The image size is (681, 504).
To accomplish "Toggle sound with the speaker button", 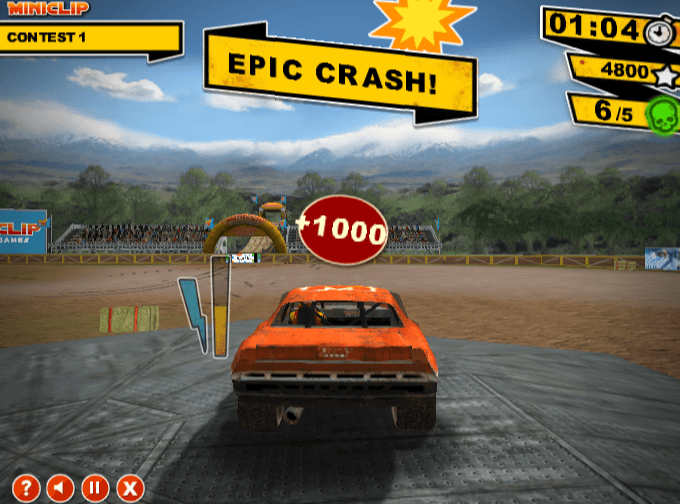I will pyautogui.click(x=60, y=488).
